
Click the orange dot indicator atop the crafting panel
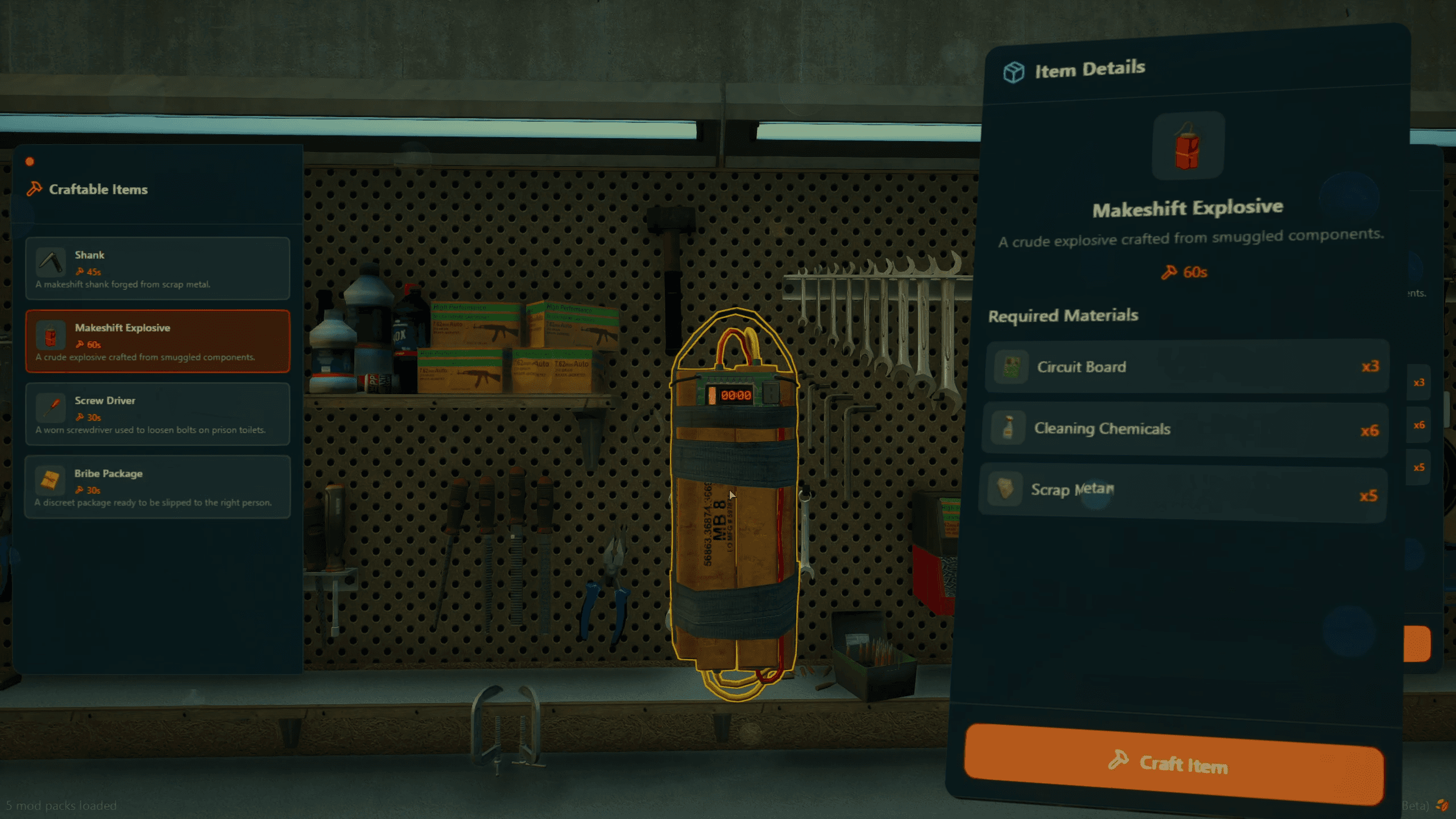29,161
